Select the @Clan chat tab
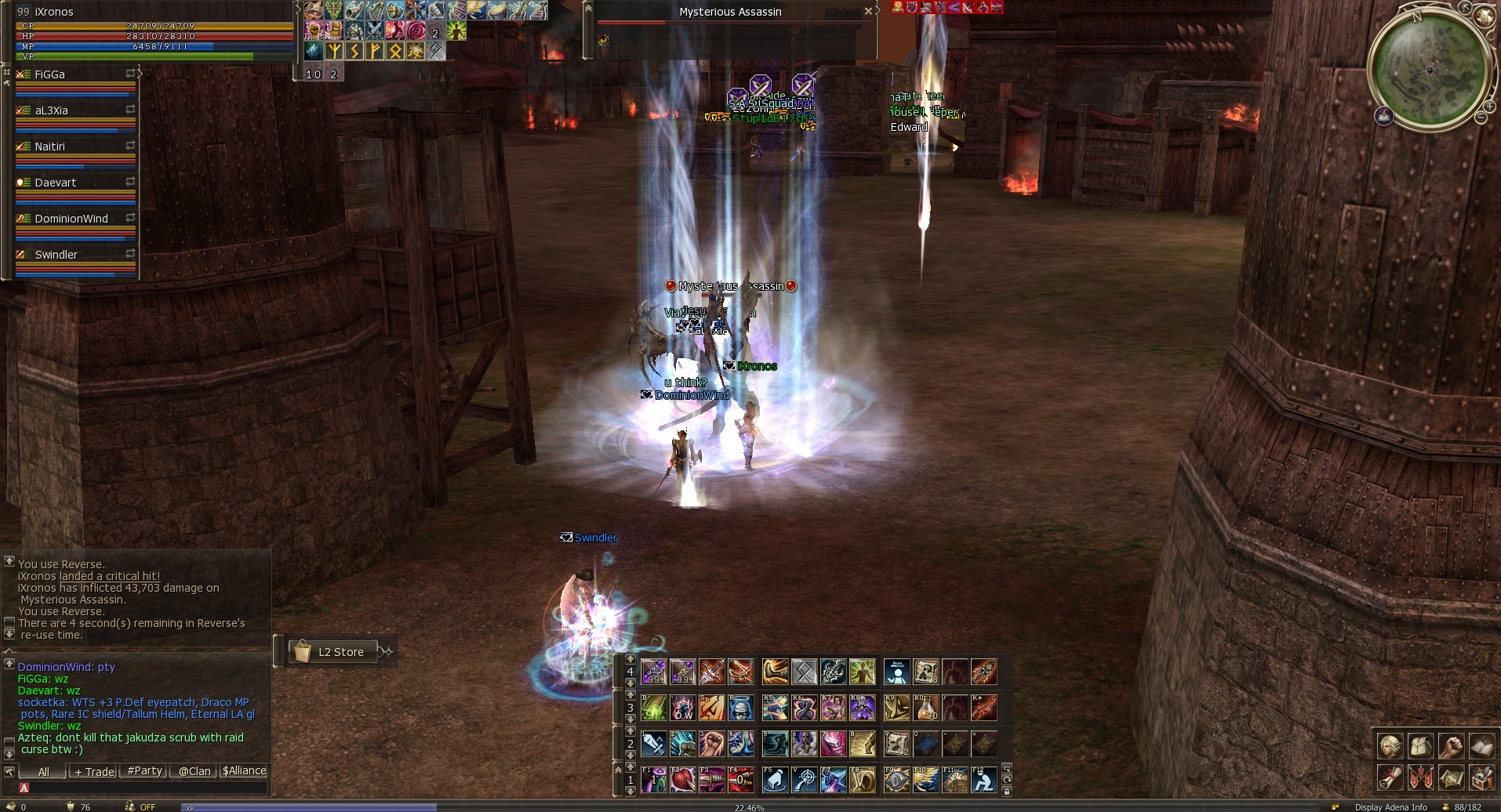Image resolution: width=1501 pixels, height=812 pixels. pyautogui.click(x=194, y=771)
